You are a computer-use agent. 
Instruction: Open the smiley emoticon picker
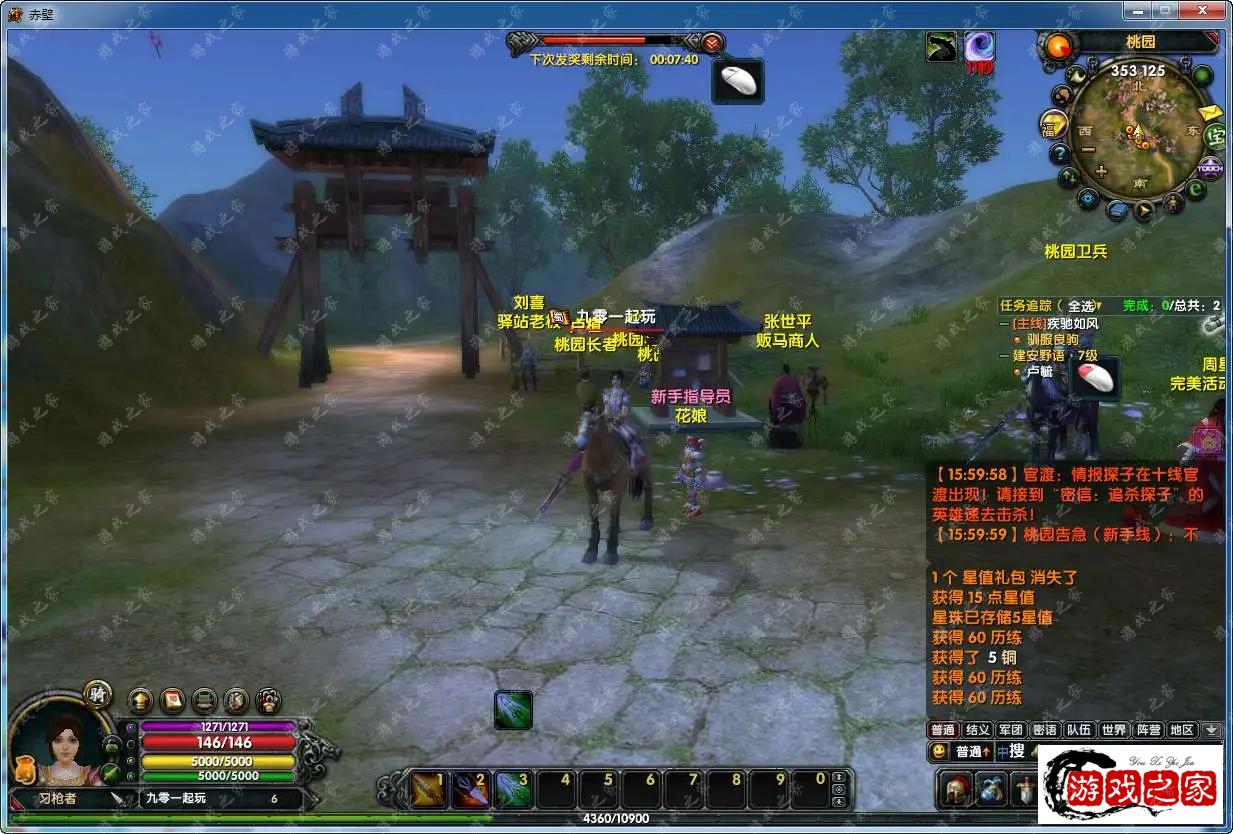click(x=939, y=751)
